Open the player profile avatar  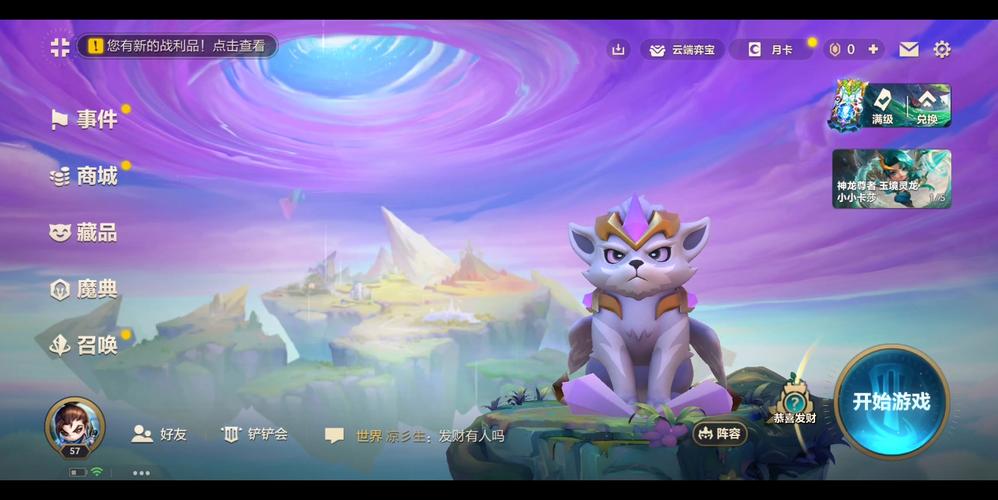coord(75,425)
